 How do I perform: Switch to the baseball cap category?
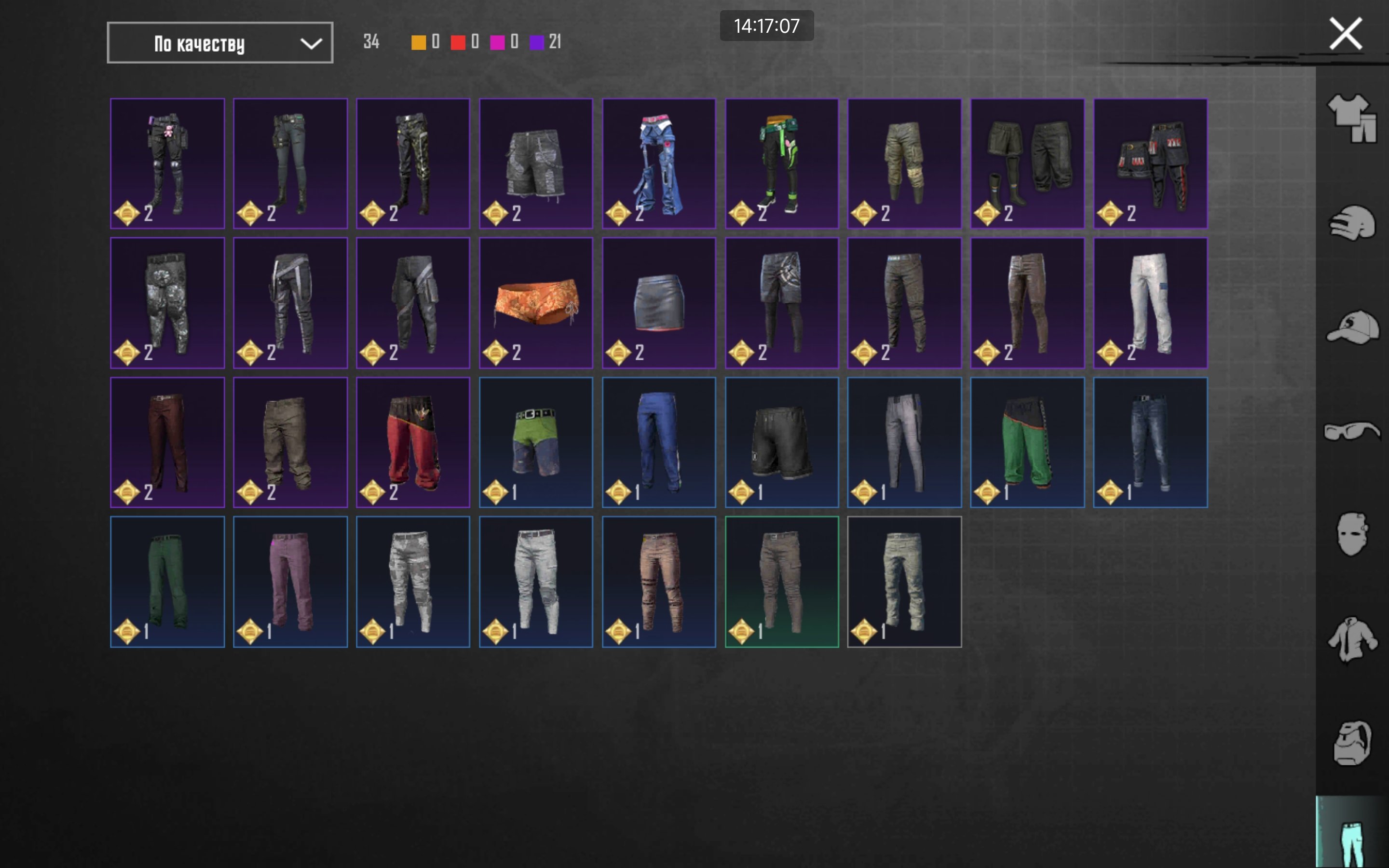1352,327
